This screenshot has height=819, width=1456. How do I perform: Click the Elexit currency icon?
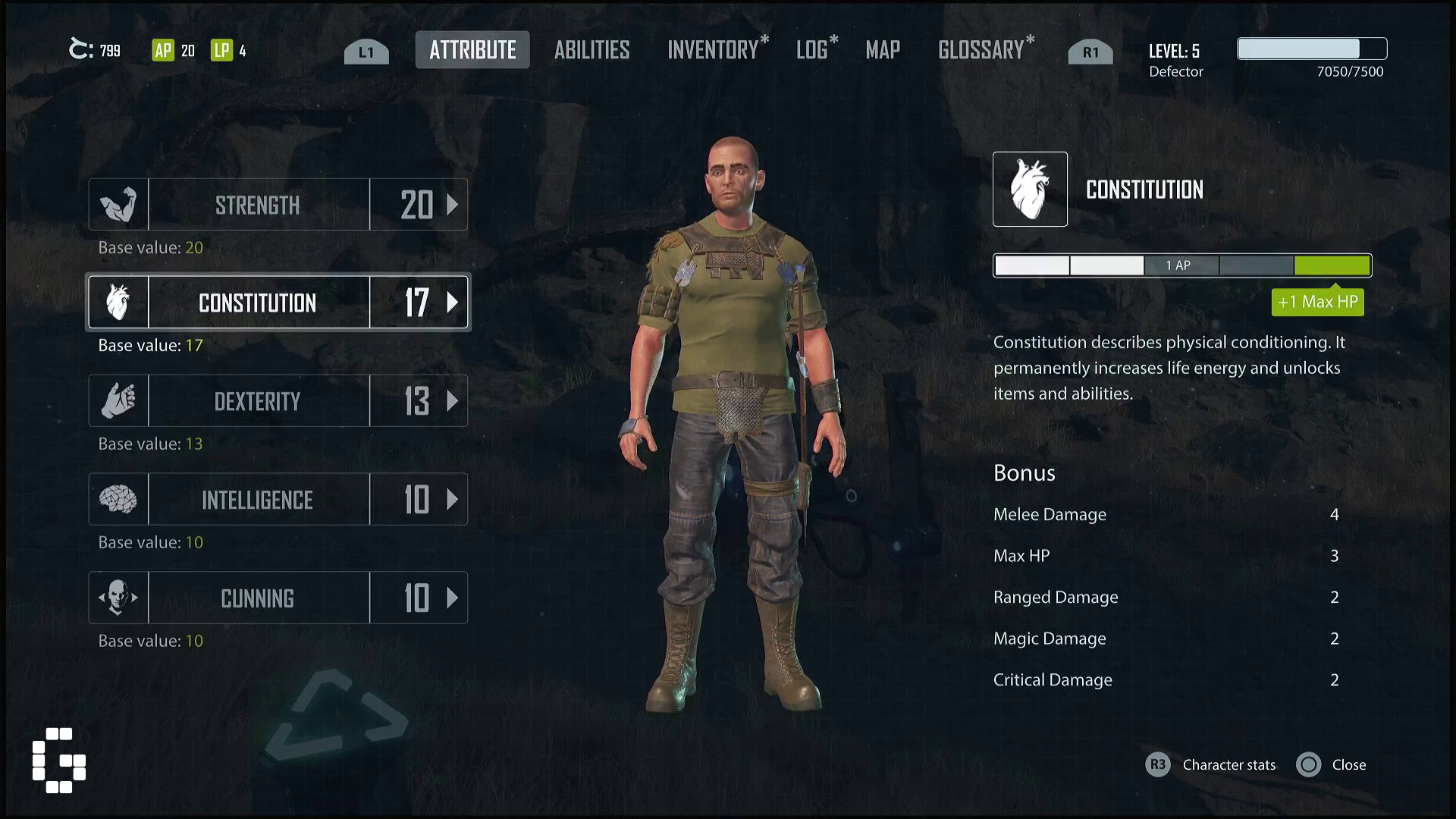[x=79, y=49]
